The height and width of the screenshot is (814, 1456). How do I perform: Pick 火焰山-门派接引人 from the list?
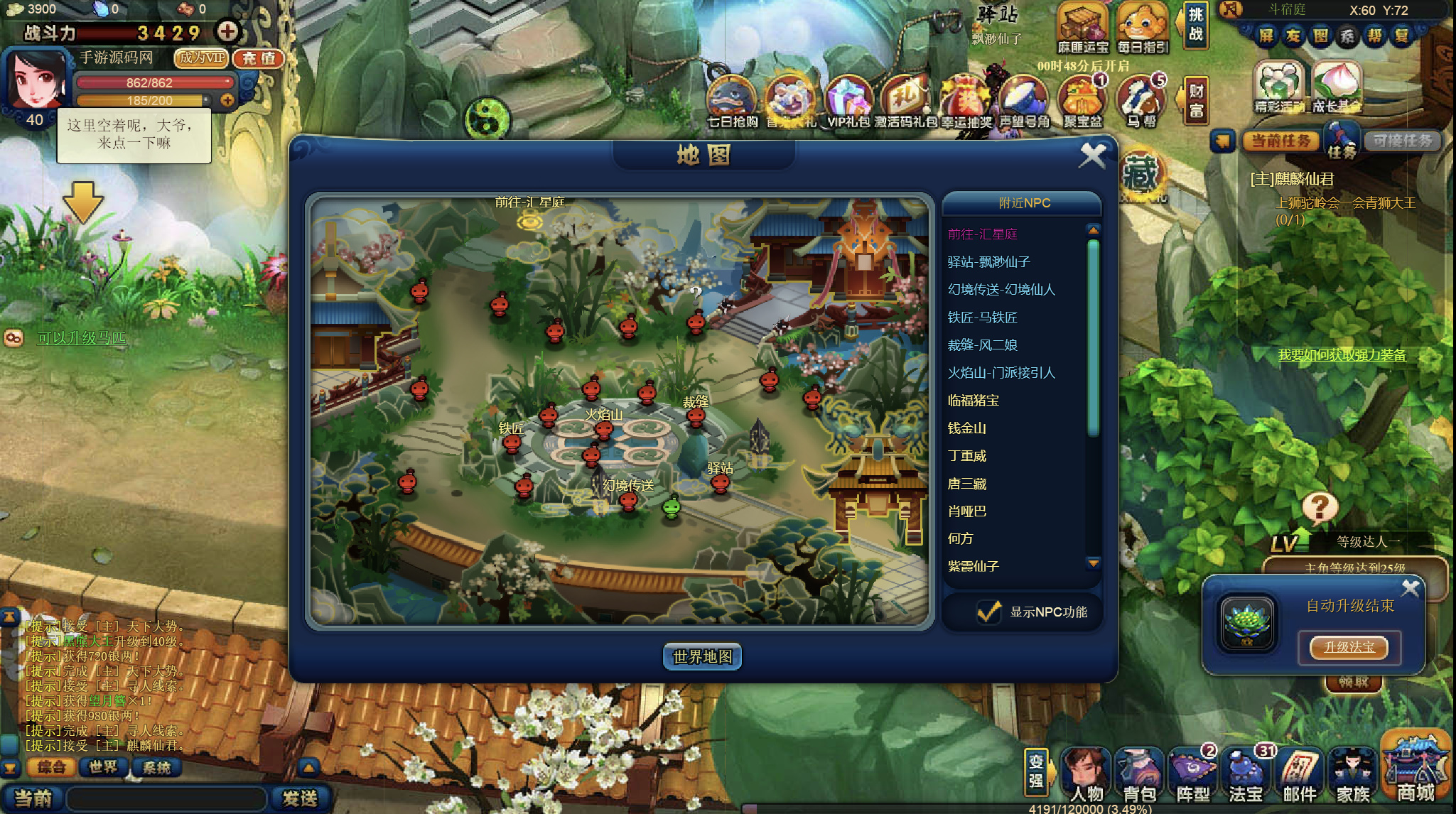1001,373
